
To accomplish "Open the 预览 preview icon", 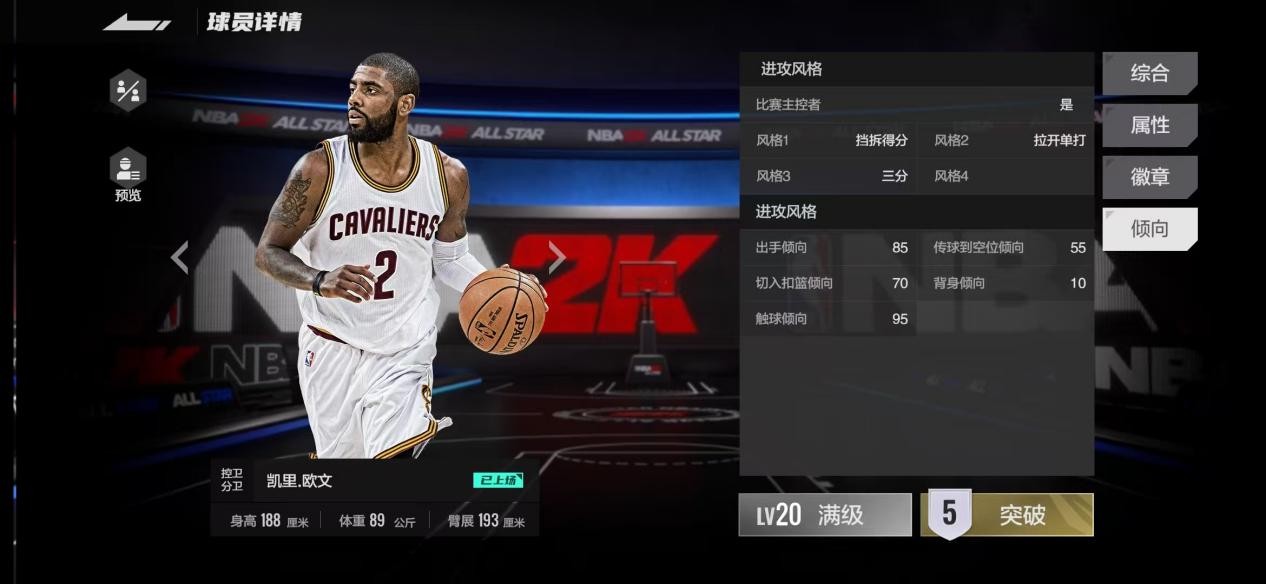I will pos(128,173).
